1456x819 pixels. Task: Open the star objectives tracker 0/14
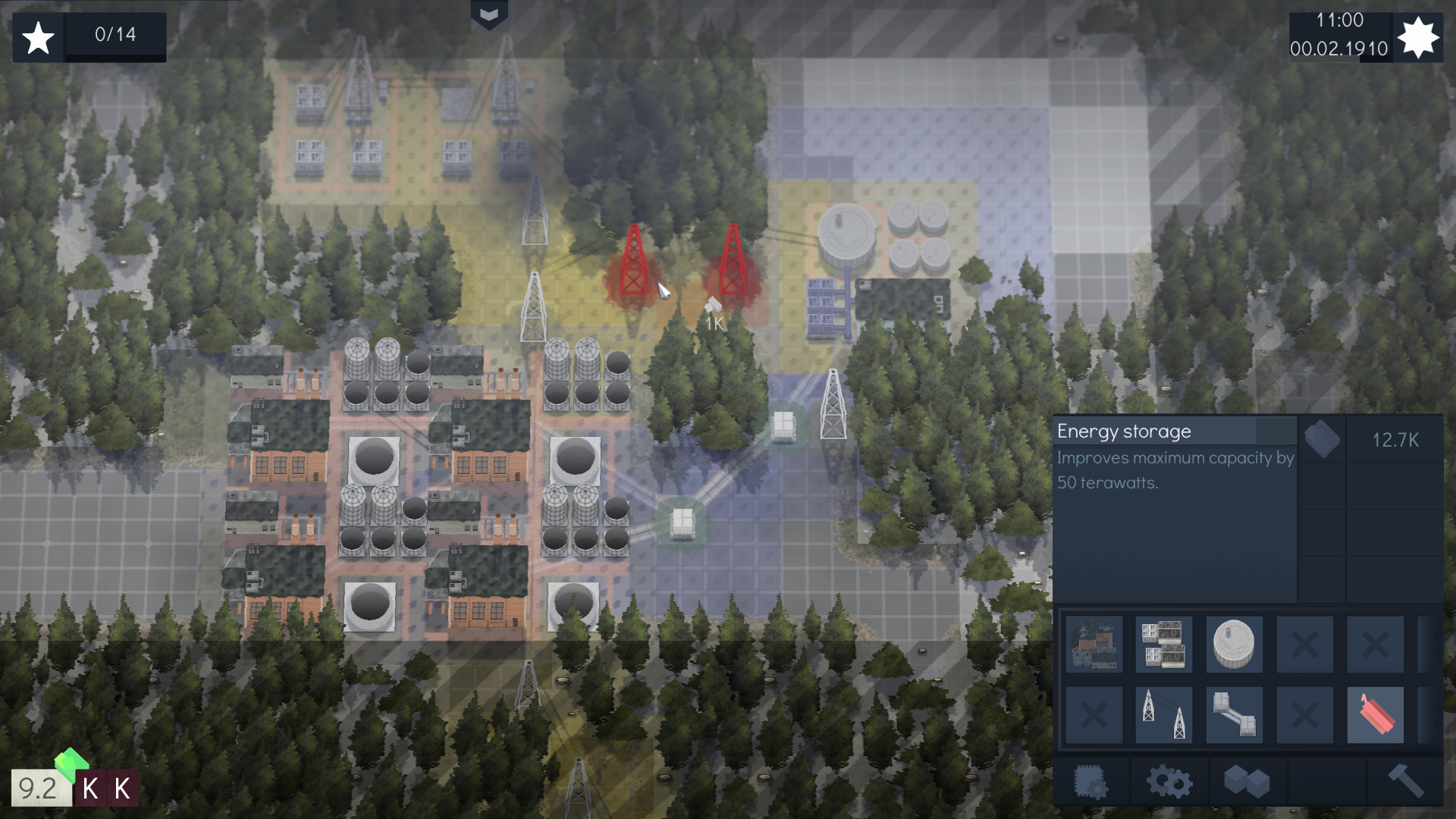tap(89, 36)
